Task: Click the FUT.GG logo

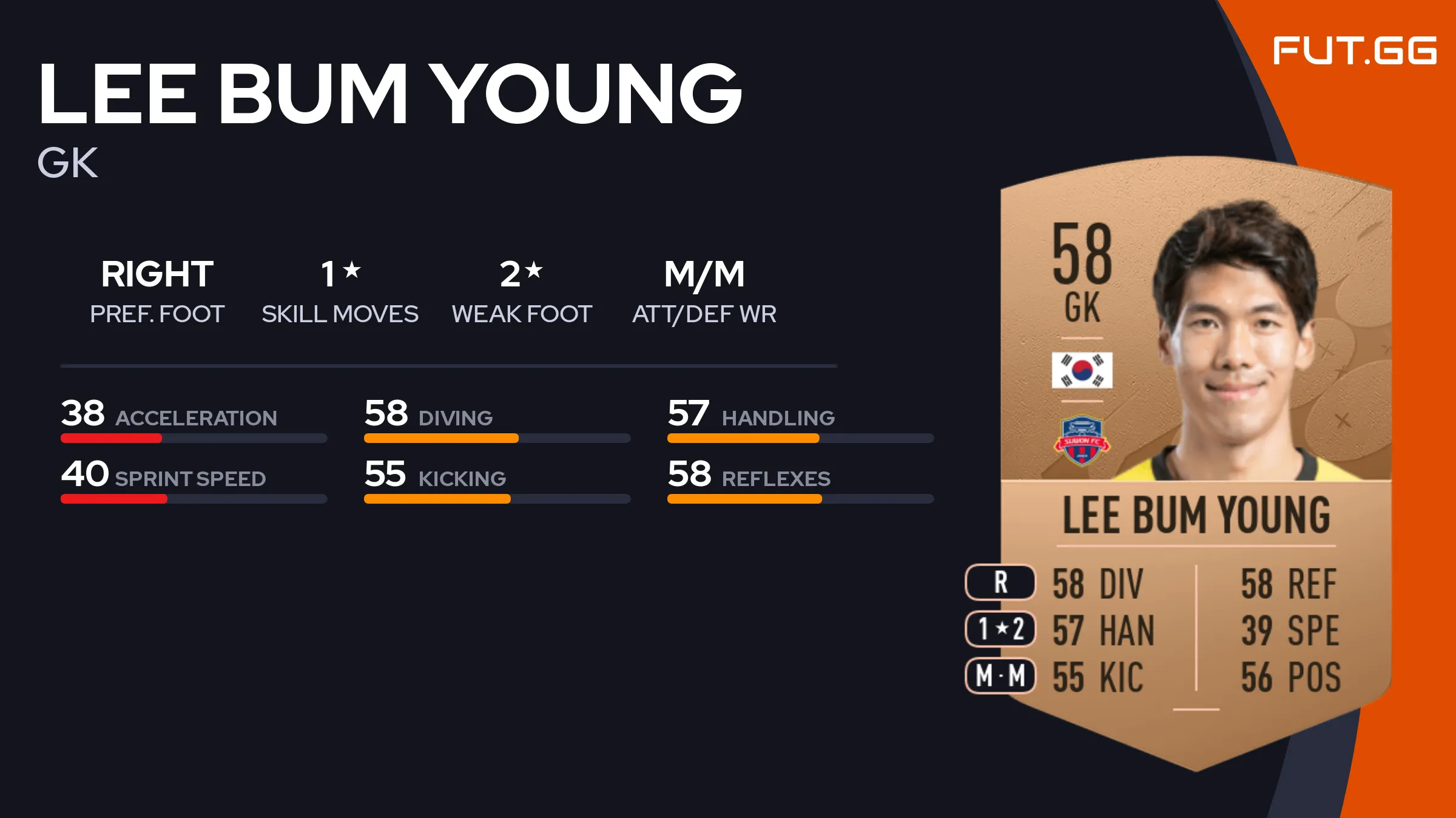Action: click(x=1354, y=51)
